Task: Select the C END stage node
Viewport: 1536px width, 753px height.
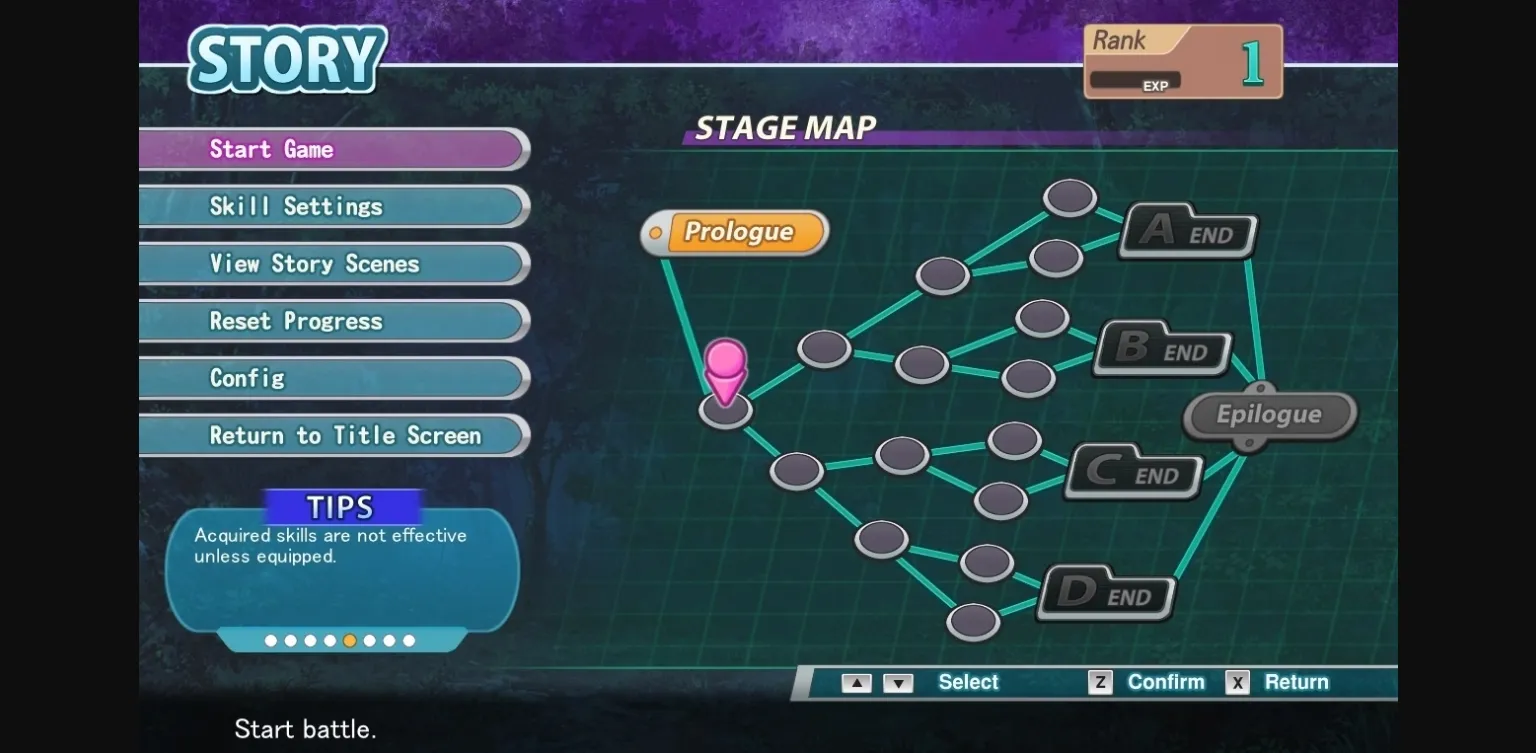Action: [1133, 471]
